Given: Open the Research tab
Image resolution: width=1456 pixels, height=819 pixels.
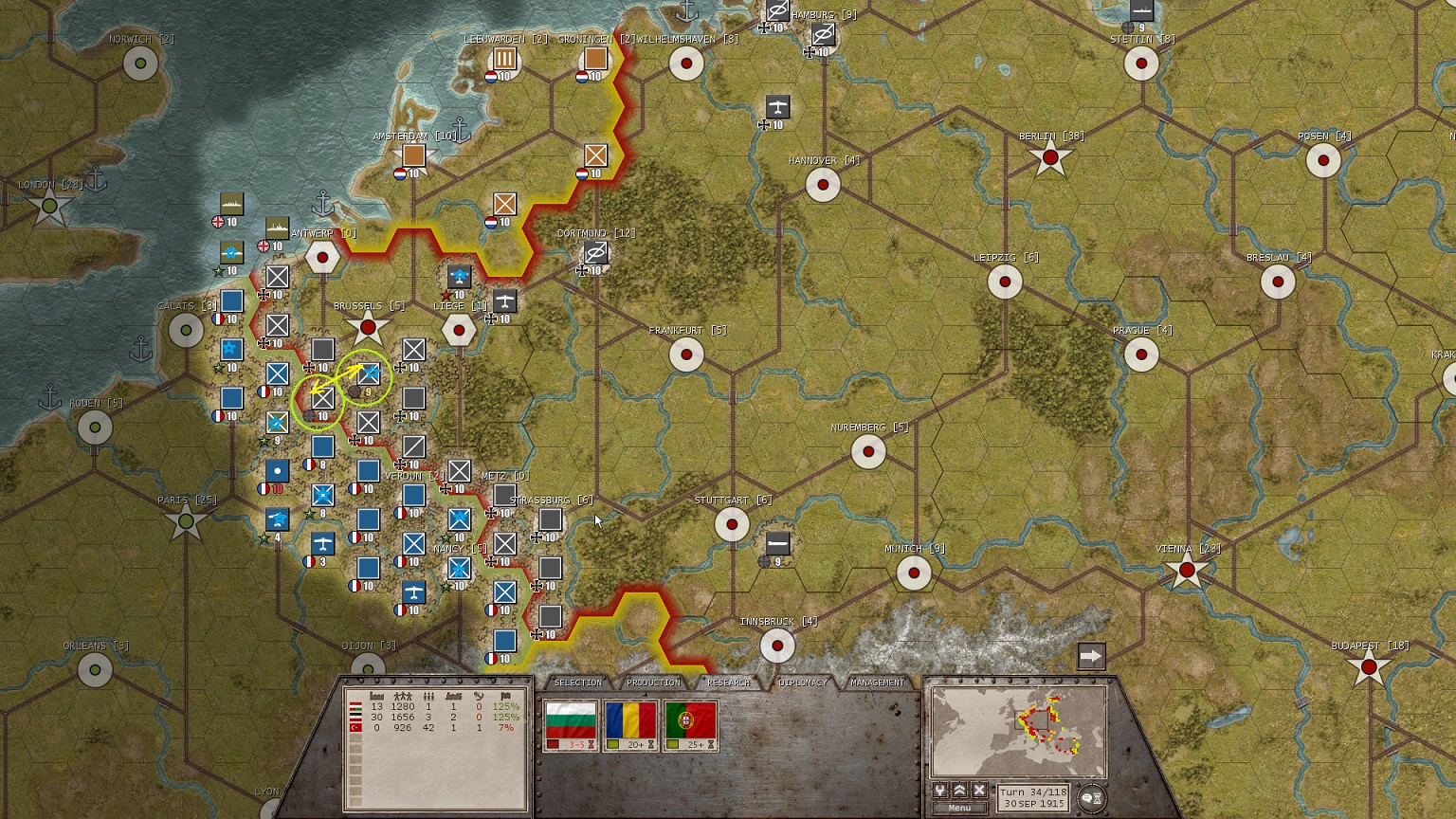Looking at the screenshot, I should 728,682.
